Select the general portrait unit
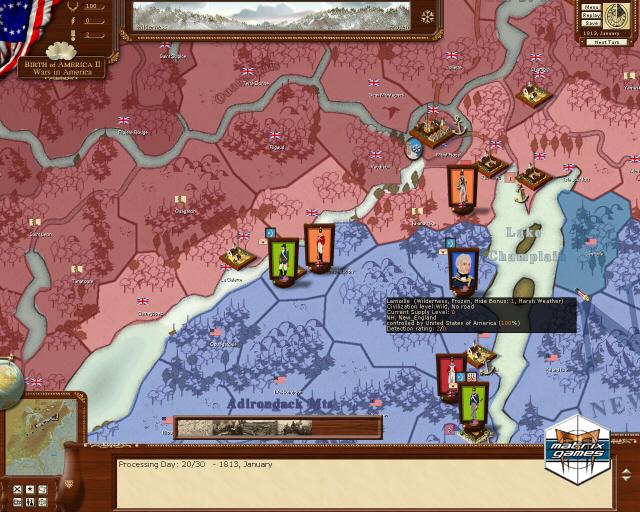The image size is (640, 512). click(462, 268)
